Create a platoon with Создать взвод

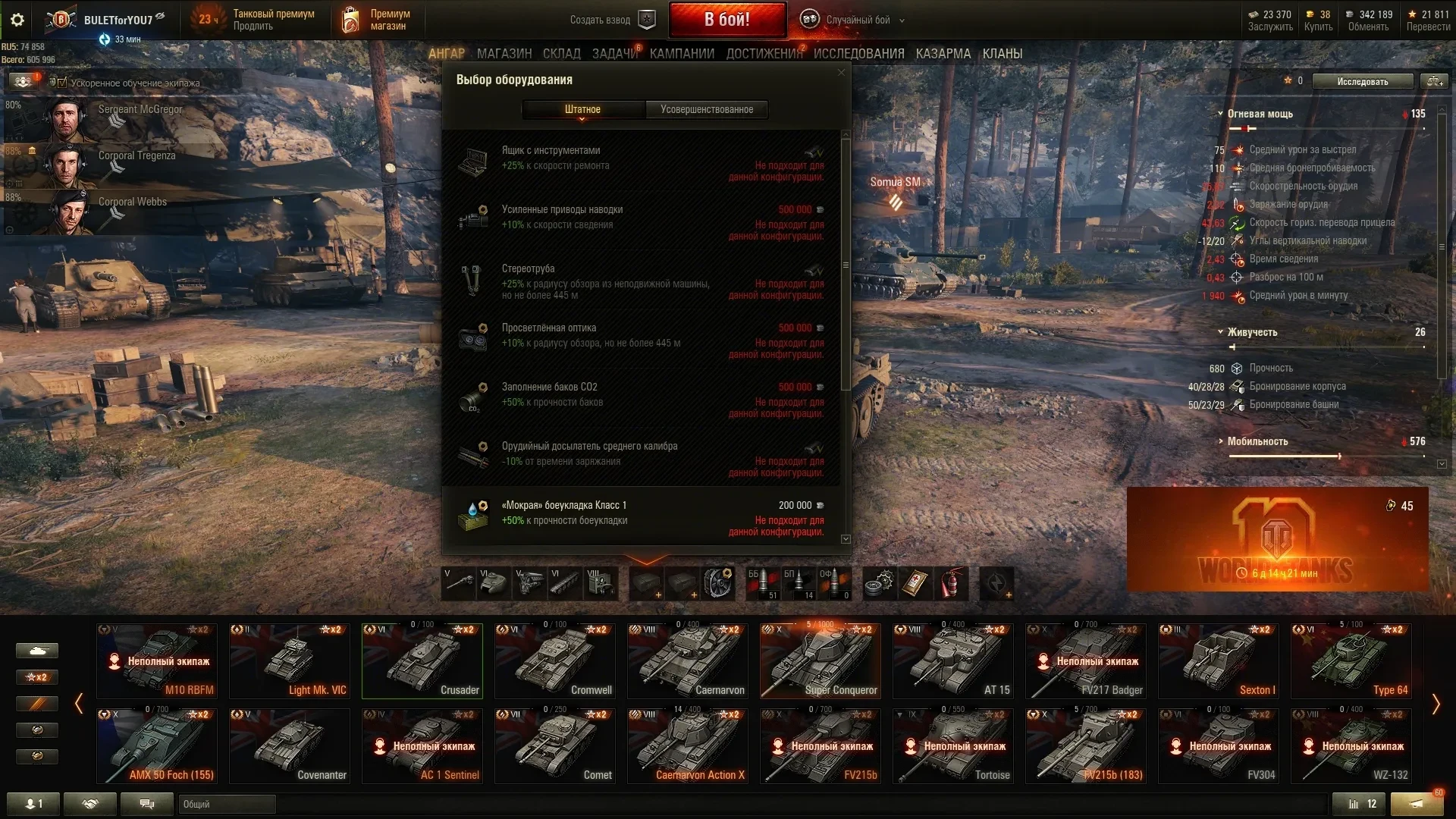611,20
